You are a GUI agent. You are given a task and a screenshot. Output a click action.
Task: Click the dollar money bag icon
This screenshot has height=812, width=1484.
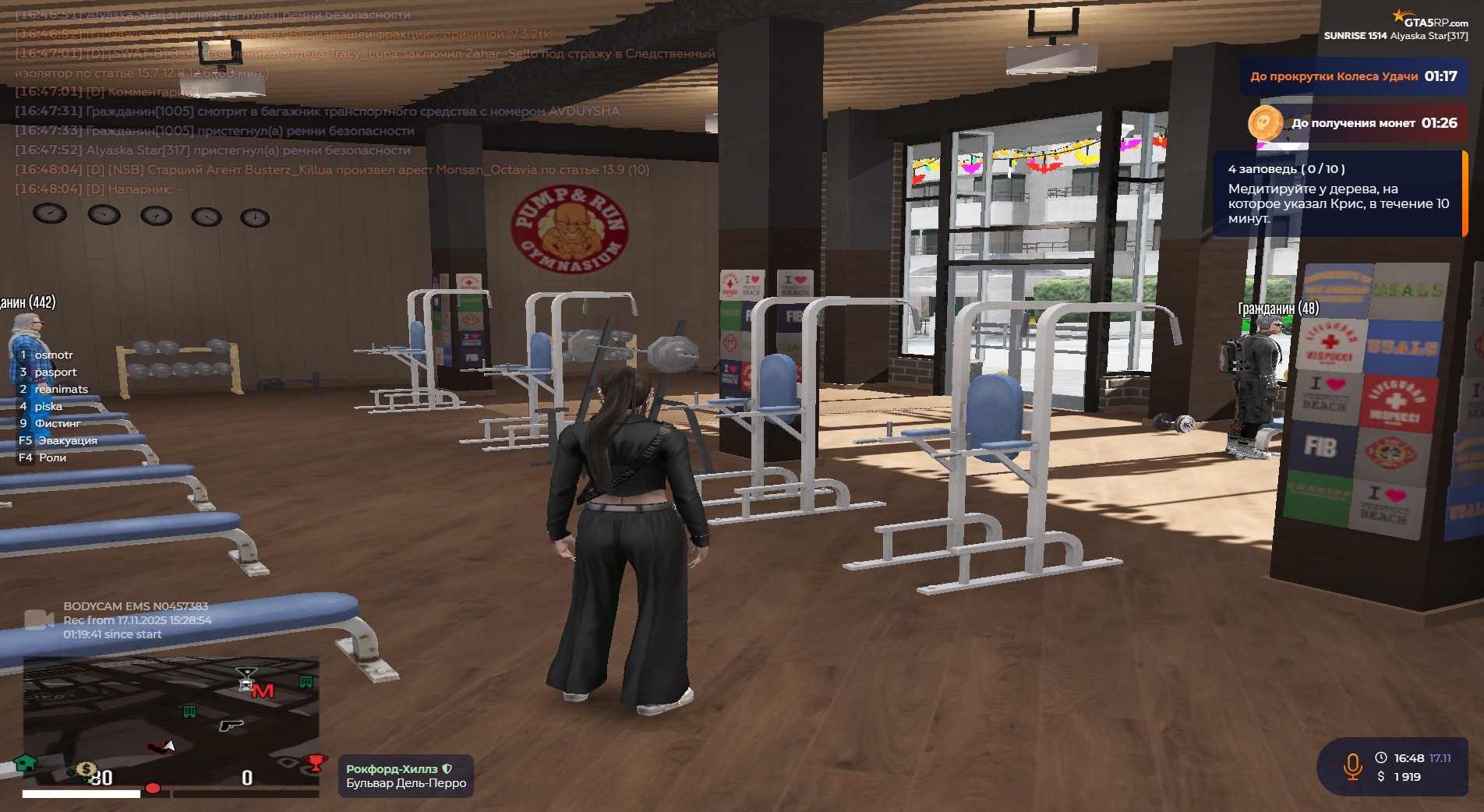[x=85, y=770]
